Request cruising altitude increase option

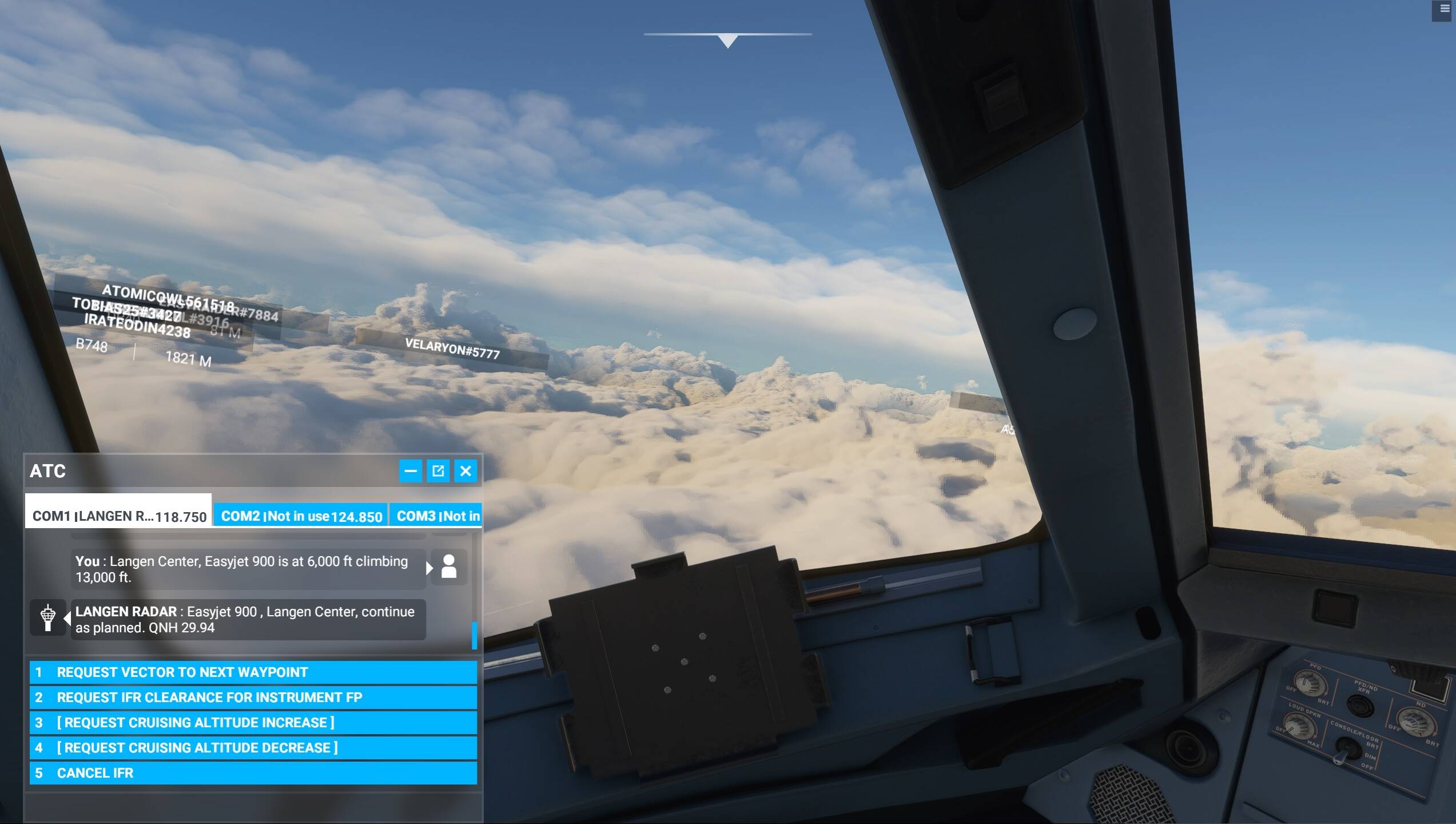pos(253,723)
